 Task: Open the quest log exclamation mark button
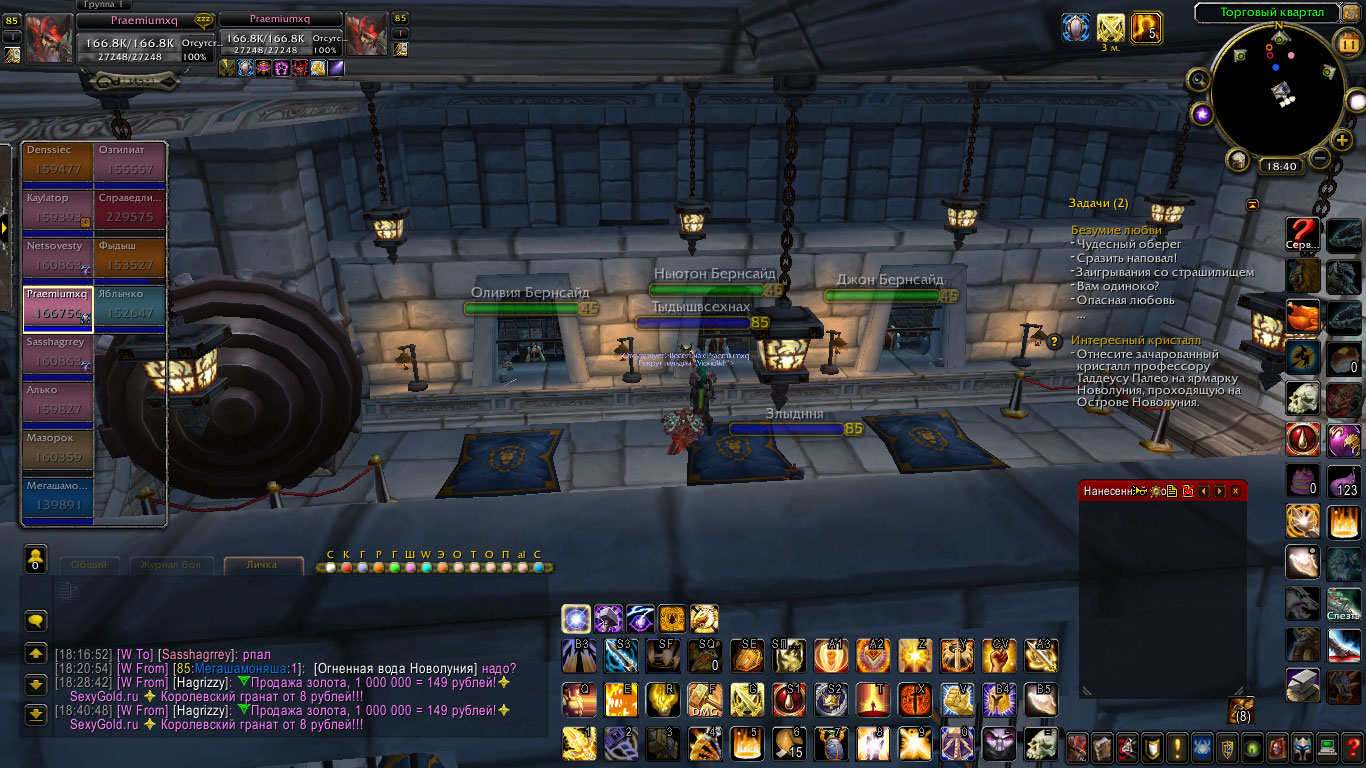(1177, 747)
